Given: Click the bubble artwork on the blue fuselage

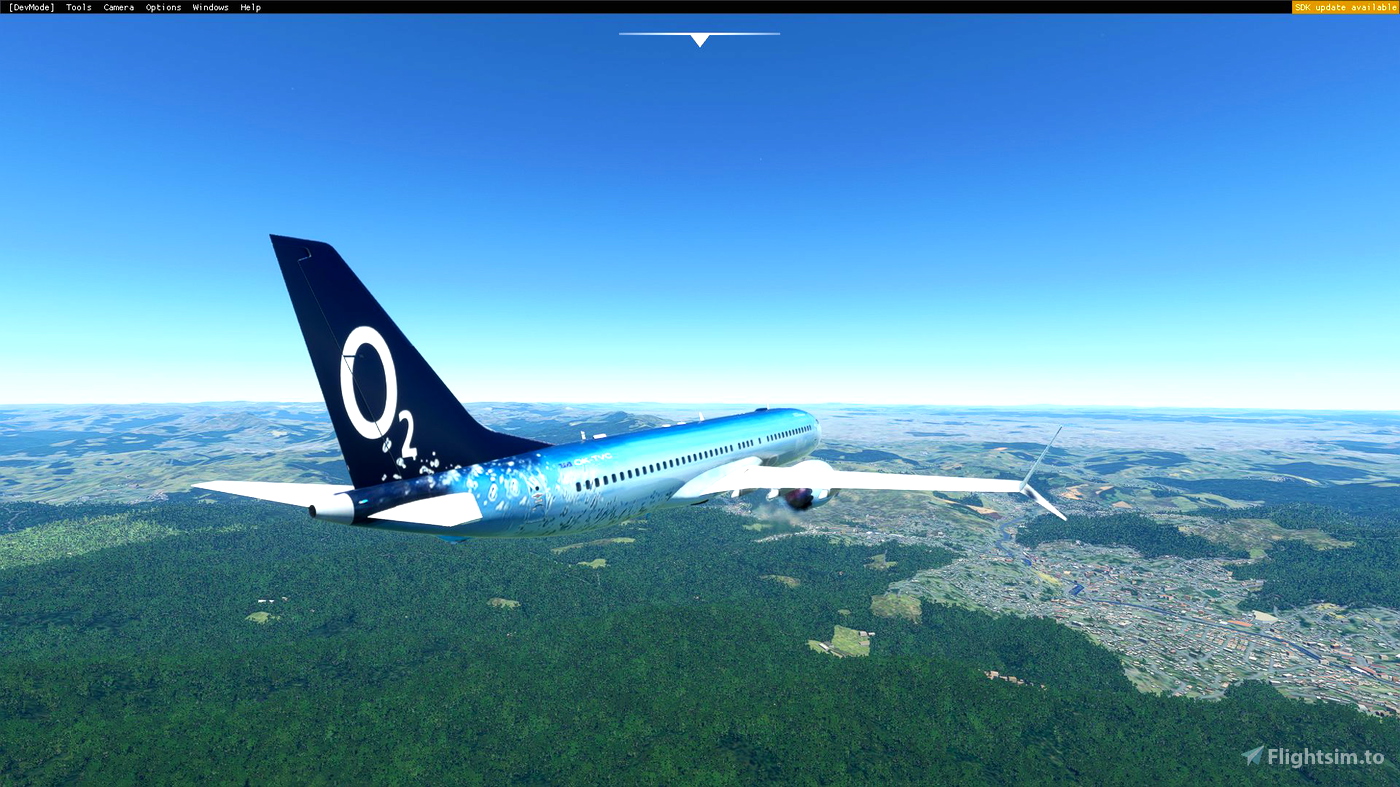Looking at the screenshot, I should pyautogui.click(x=510, y=480).
